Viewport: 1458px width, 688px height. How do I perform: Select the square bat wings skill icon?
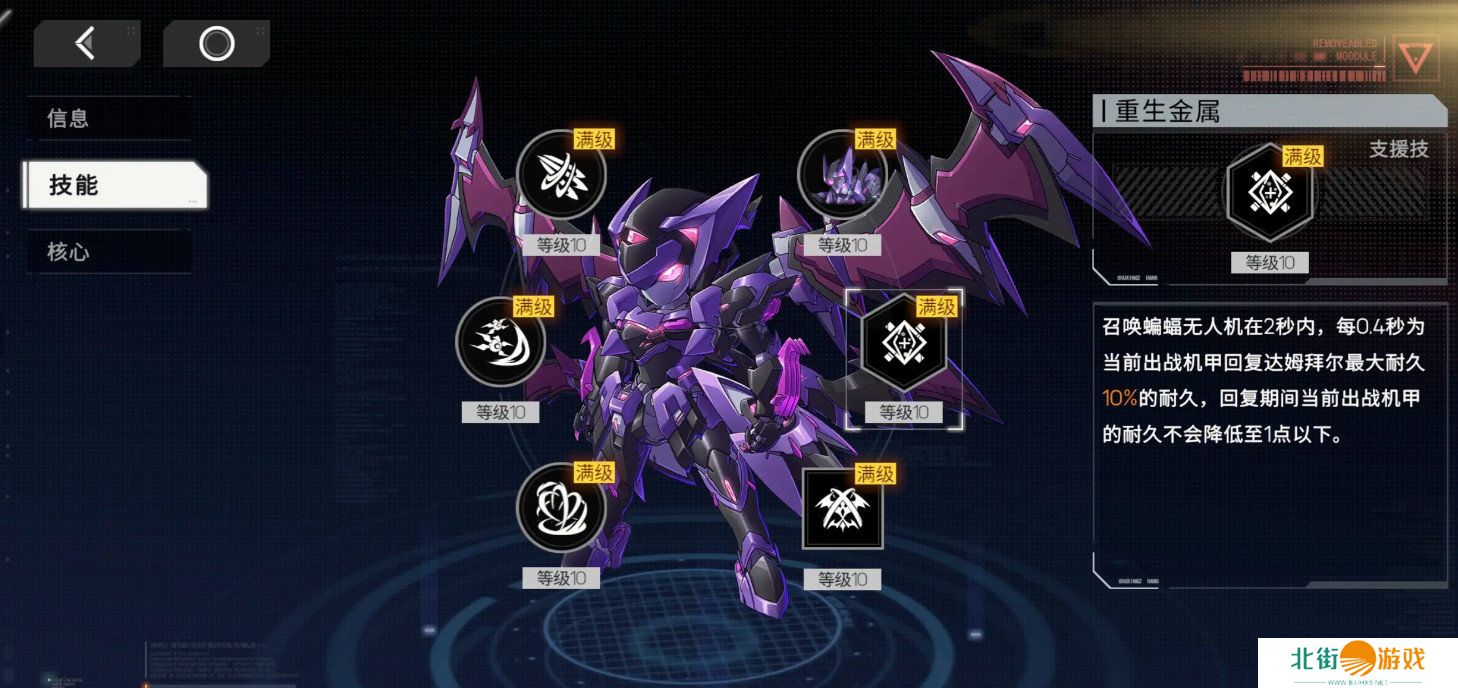[x=843, y=509]
